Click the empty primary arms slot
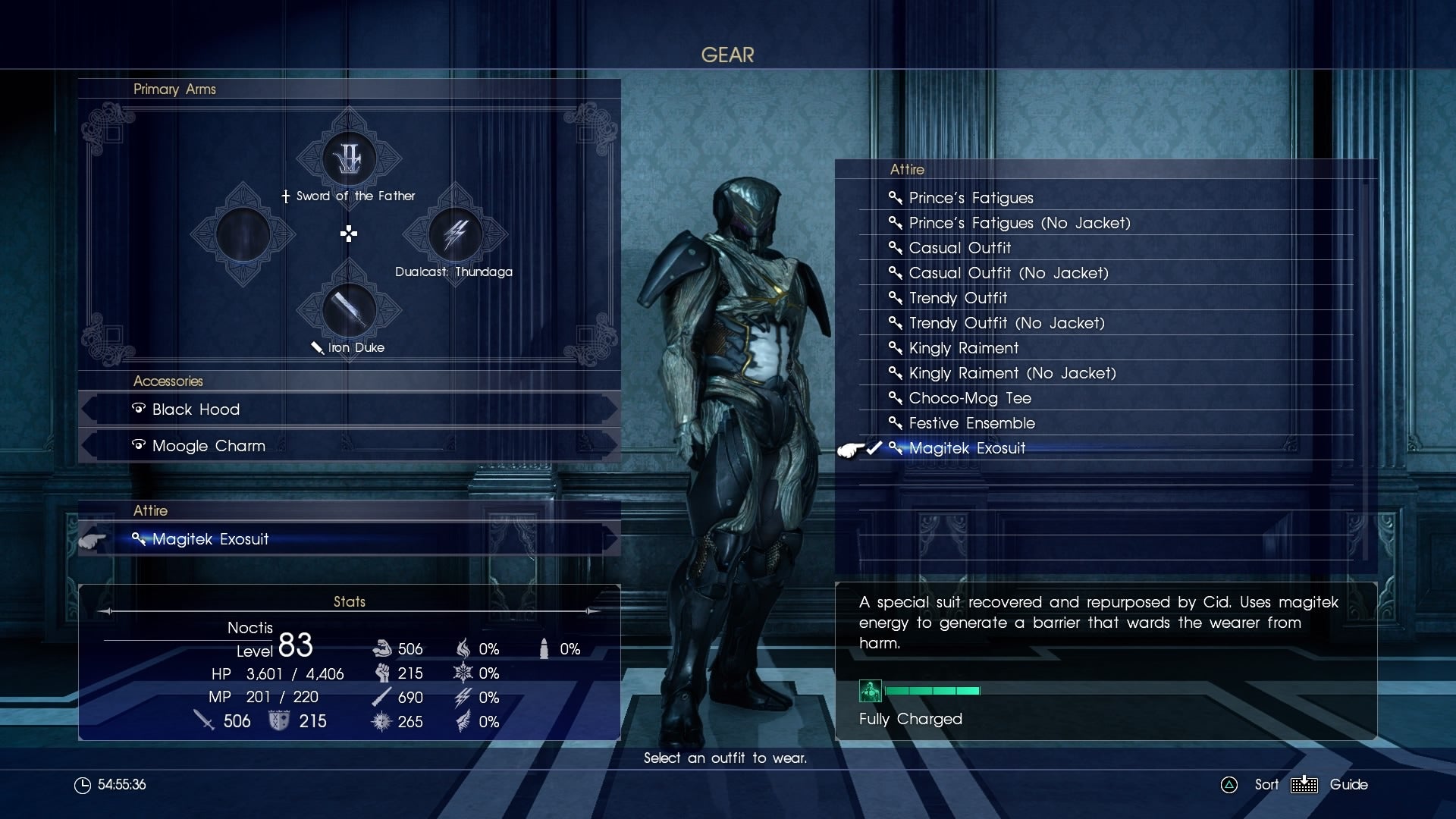The width and height of the screenshot is (1456, 819). click(243, 235)
